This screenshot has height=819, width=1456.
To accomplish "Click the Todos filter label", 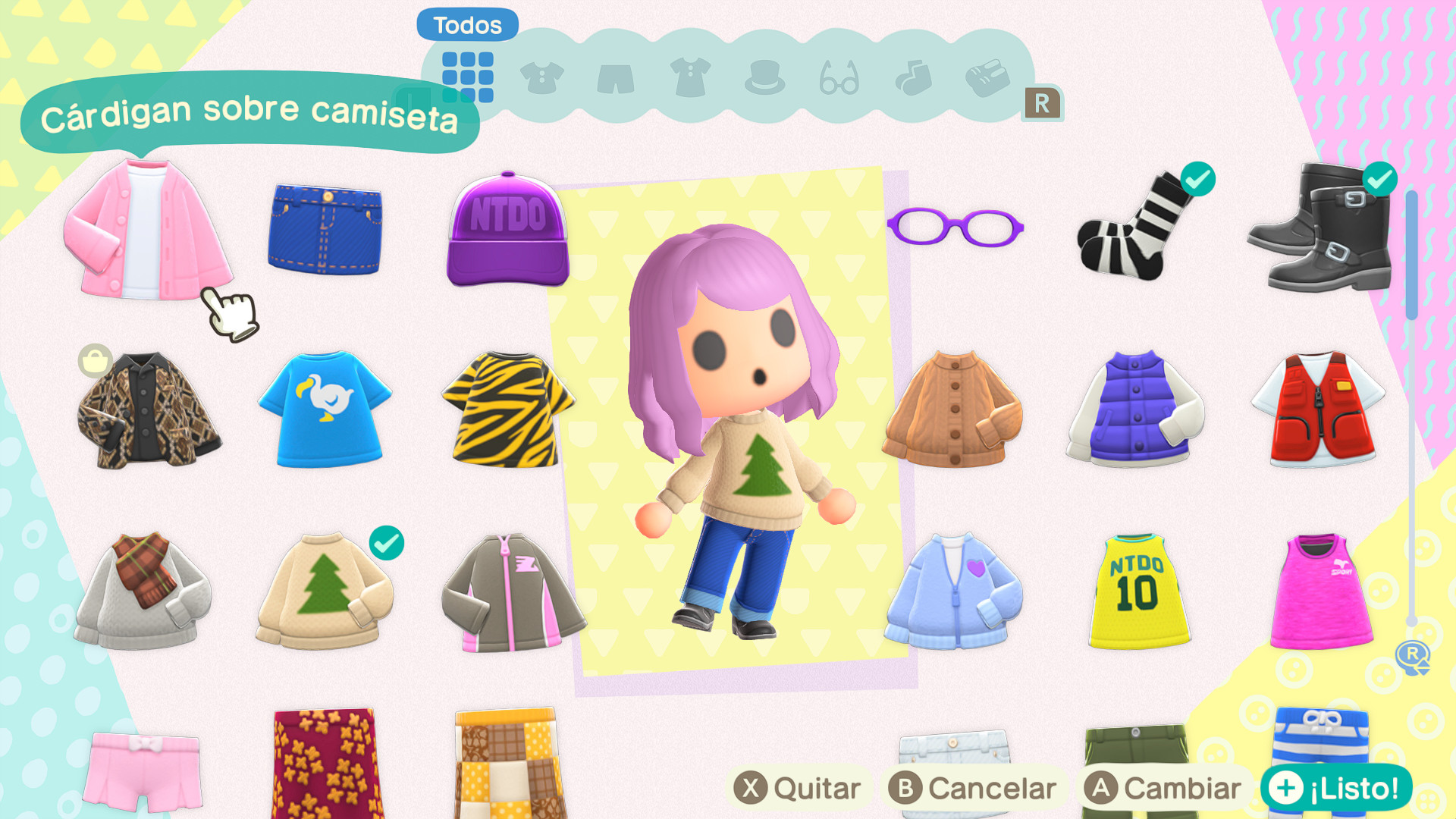I will click(x=466, y=24).
